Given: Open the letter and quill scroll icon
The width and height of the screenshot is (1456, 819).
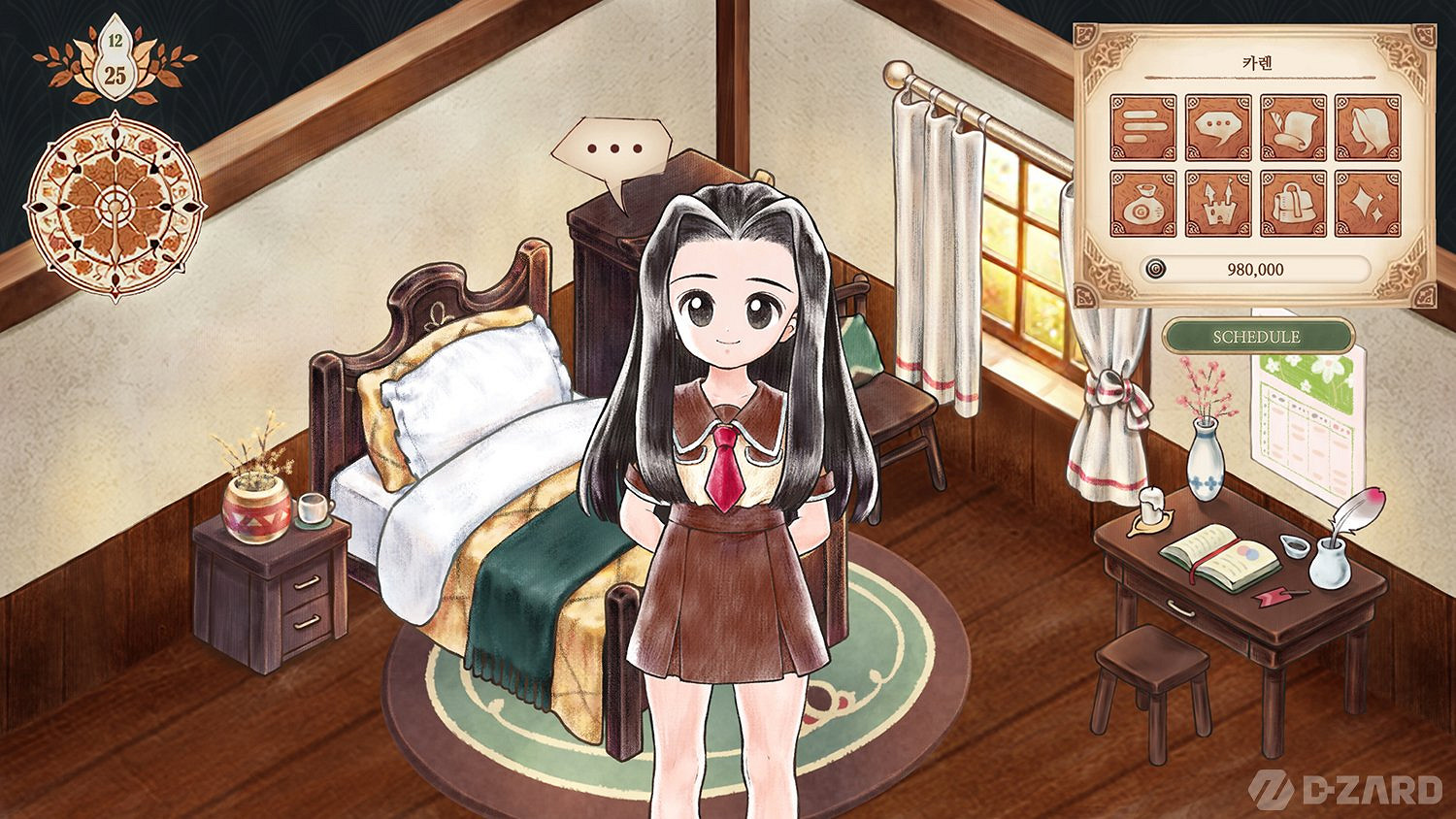Looking at the screenshot, I should pos(1293,126).
